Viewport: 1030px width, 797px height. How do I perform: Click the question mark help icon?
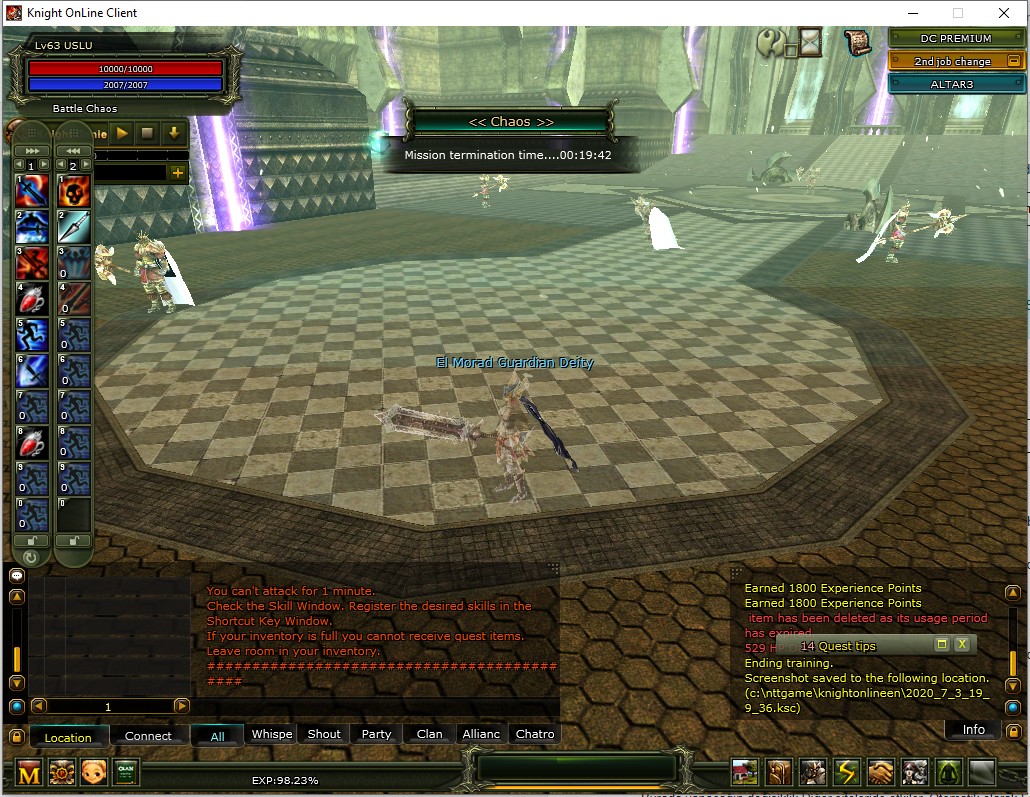771,42
